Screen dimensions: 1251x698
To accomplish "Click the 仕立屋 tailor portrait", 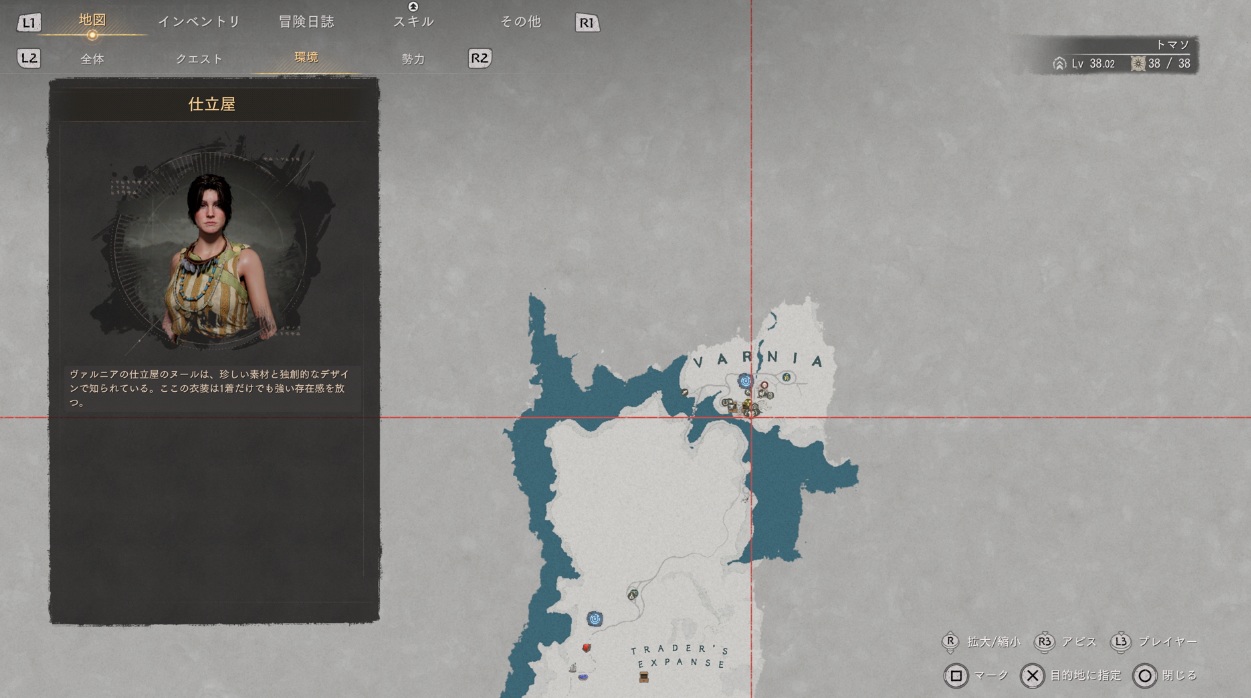I will tap(213, 254).
